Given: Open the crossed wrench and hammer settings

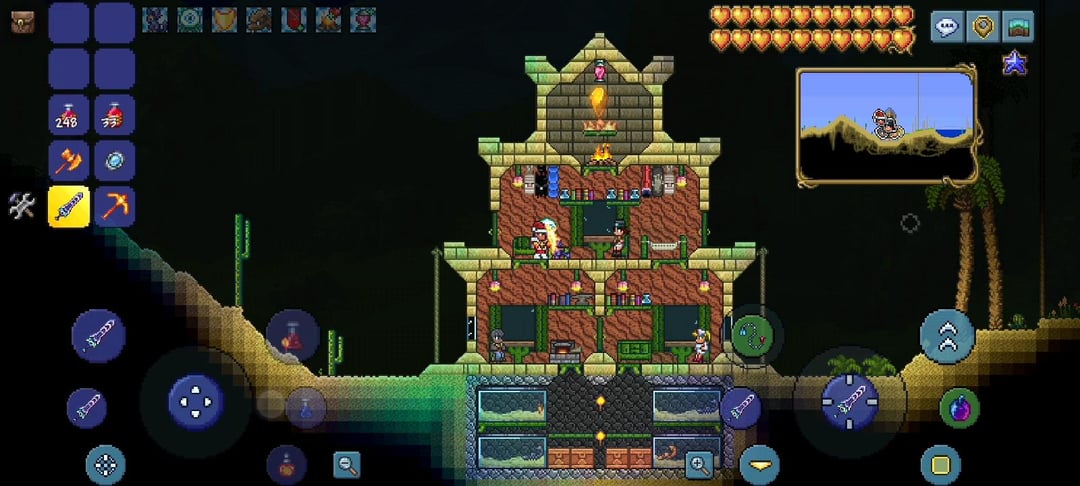Looking at the screenshot, I should click(22, 206).
